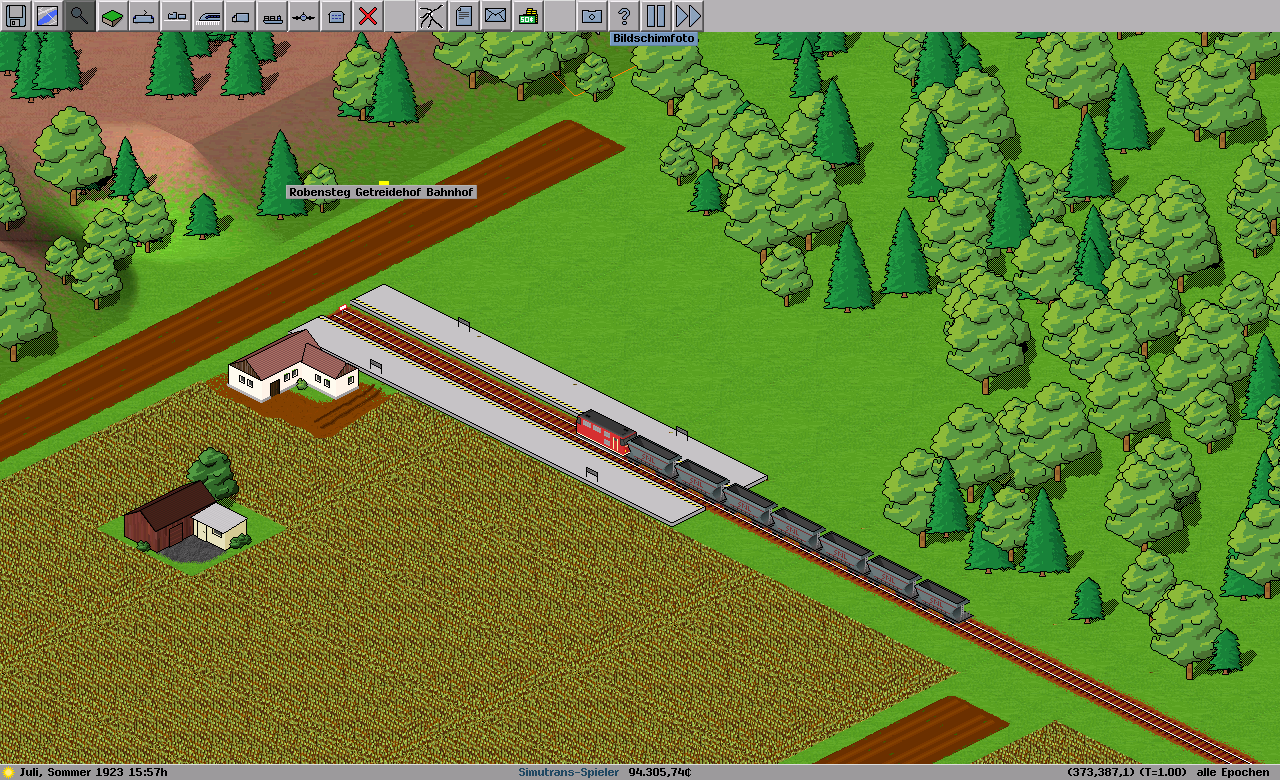
Task: Open the truck road building tools
Action: pos(240,16)
